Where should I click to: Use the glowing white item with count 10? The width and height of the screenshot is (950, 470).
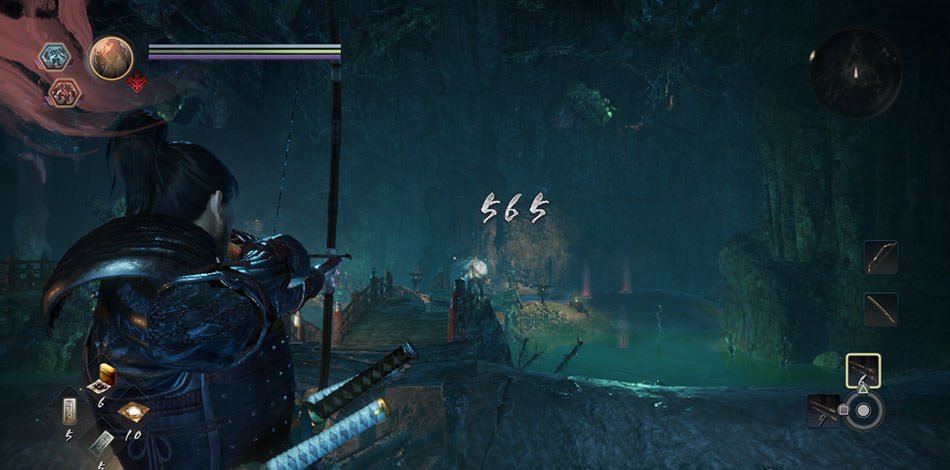click(x=132, y=411)
